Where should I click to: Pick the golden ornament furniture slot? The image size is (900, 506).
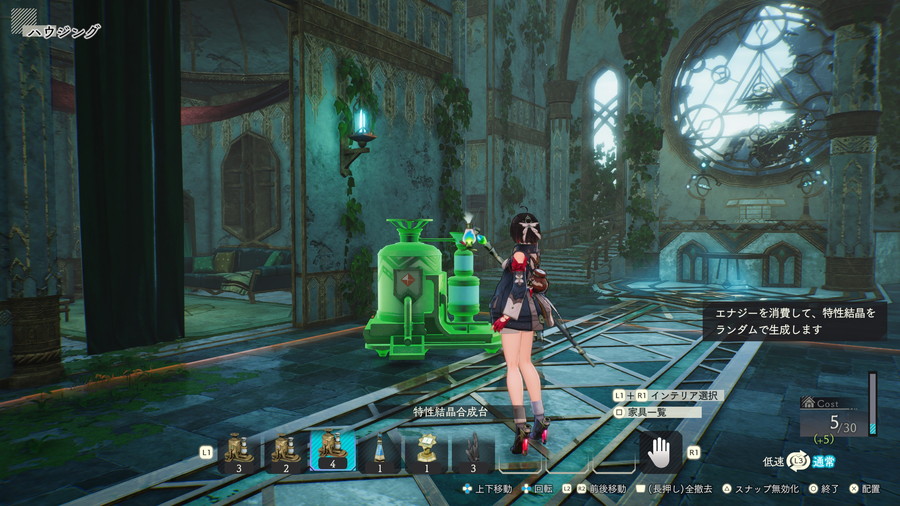tap(427, 452)
